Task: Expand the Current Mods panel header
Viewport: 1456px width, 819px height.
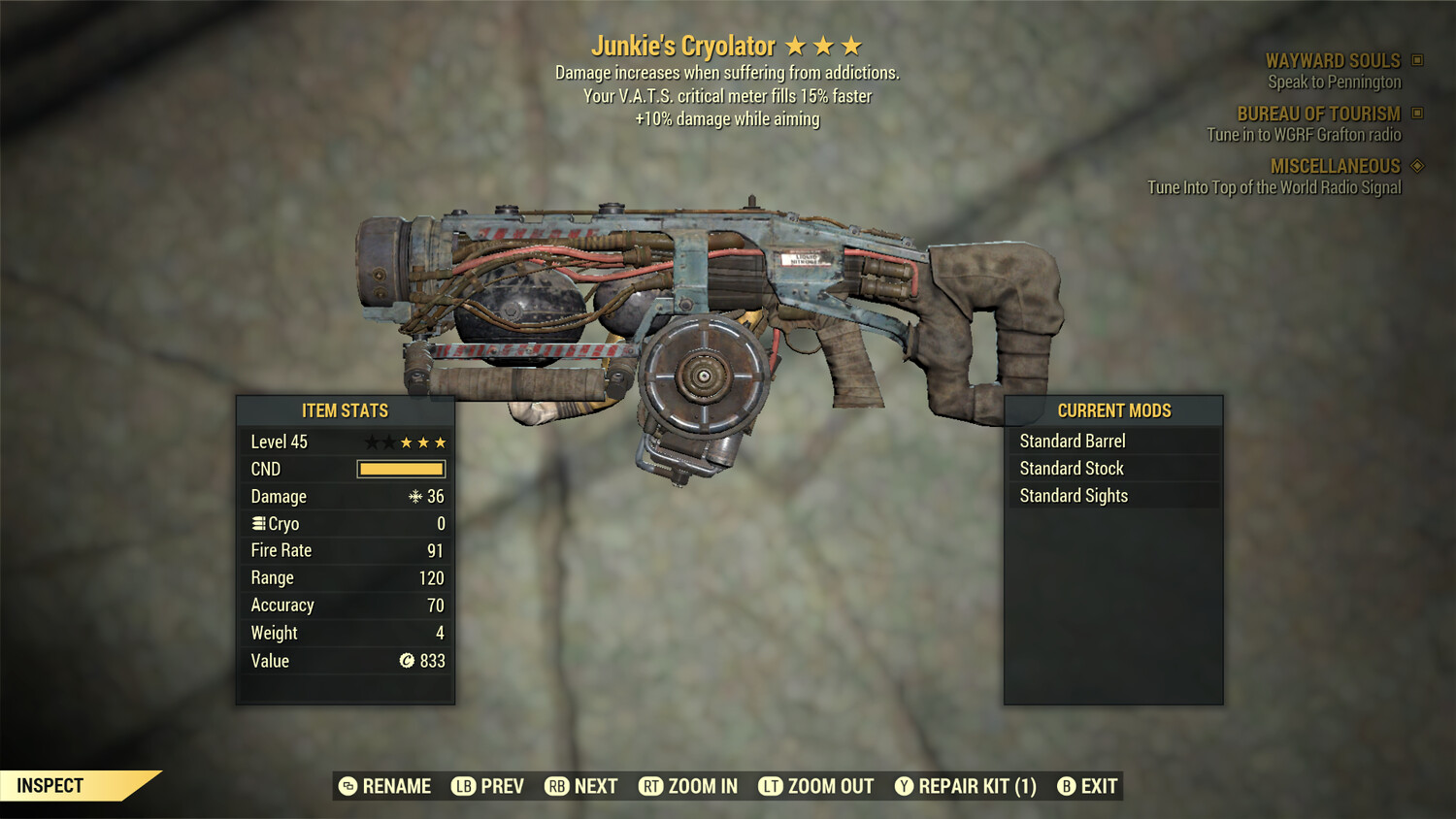Action: 1113,410
